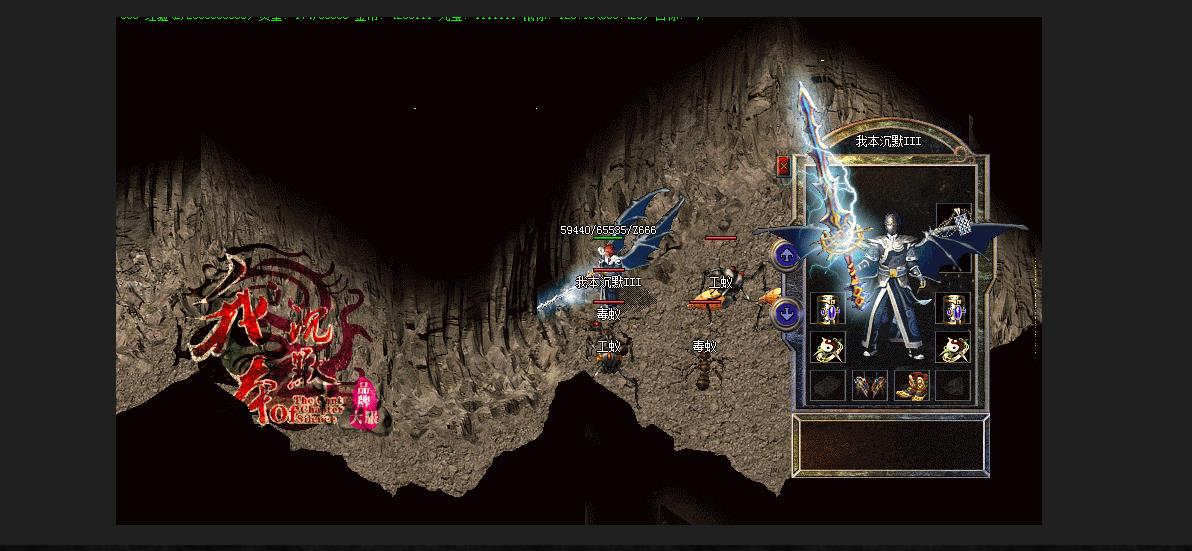Viewport: 1192px width, 551px height.
Task: Click the blue down arrow button
Action: point(787,314)
